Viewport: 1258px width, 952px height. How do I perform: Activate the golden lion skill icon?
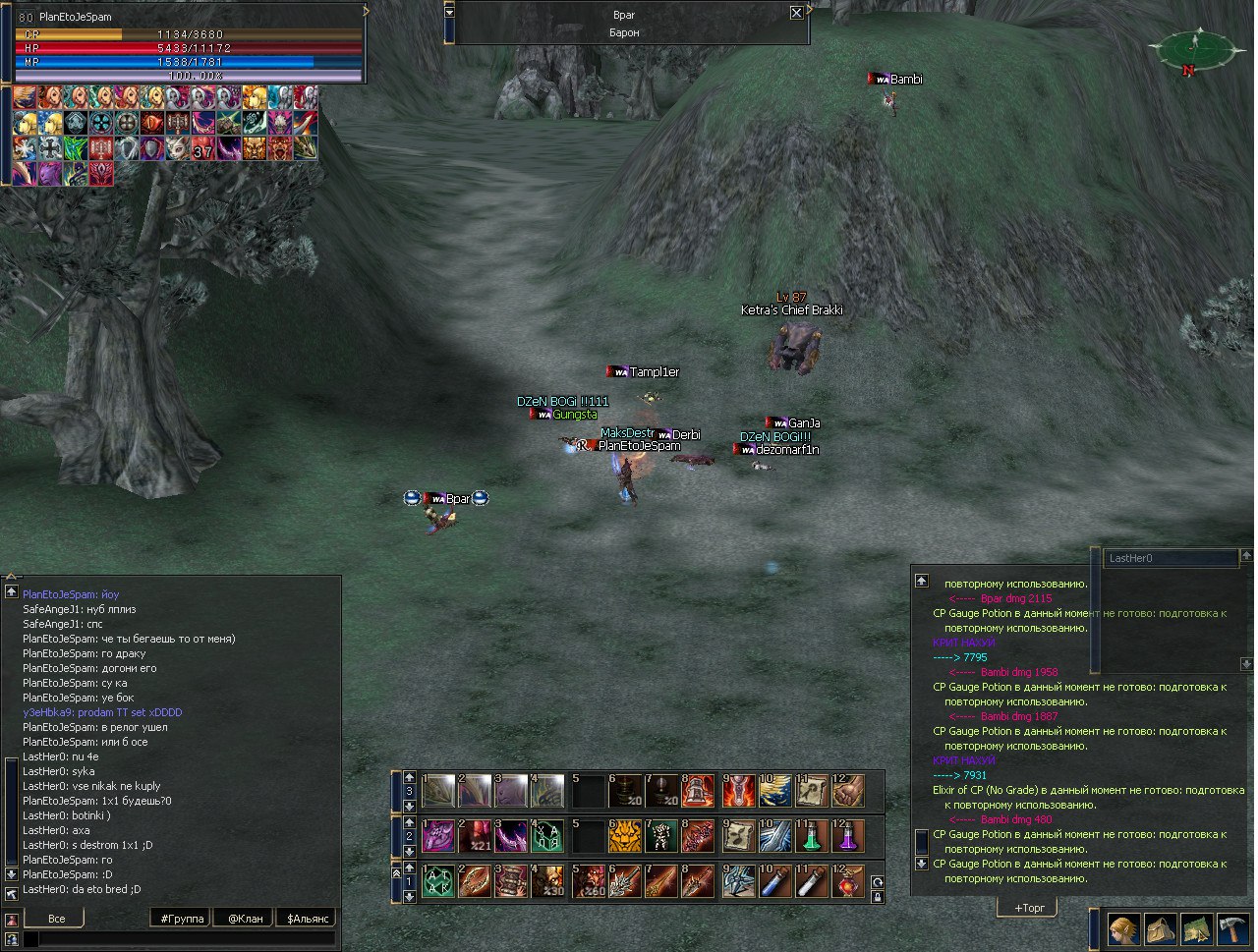[624, 836]
